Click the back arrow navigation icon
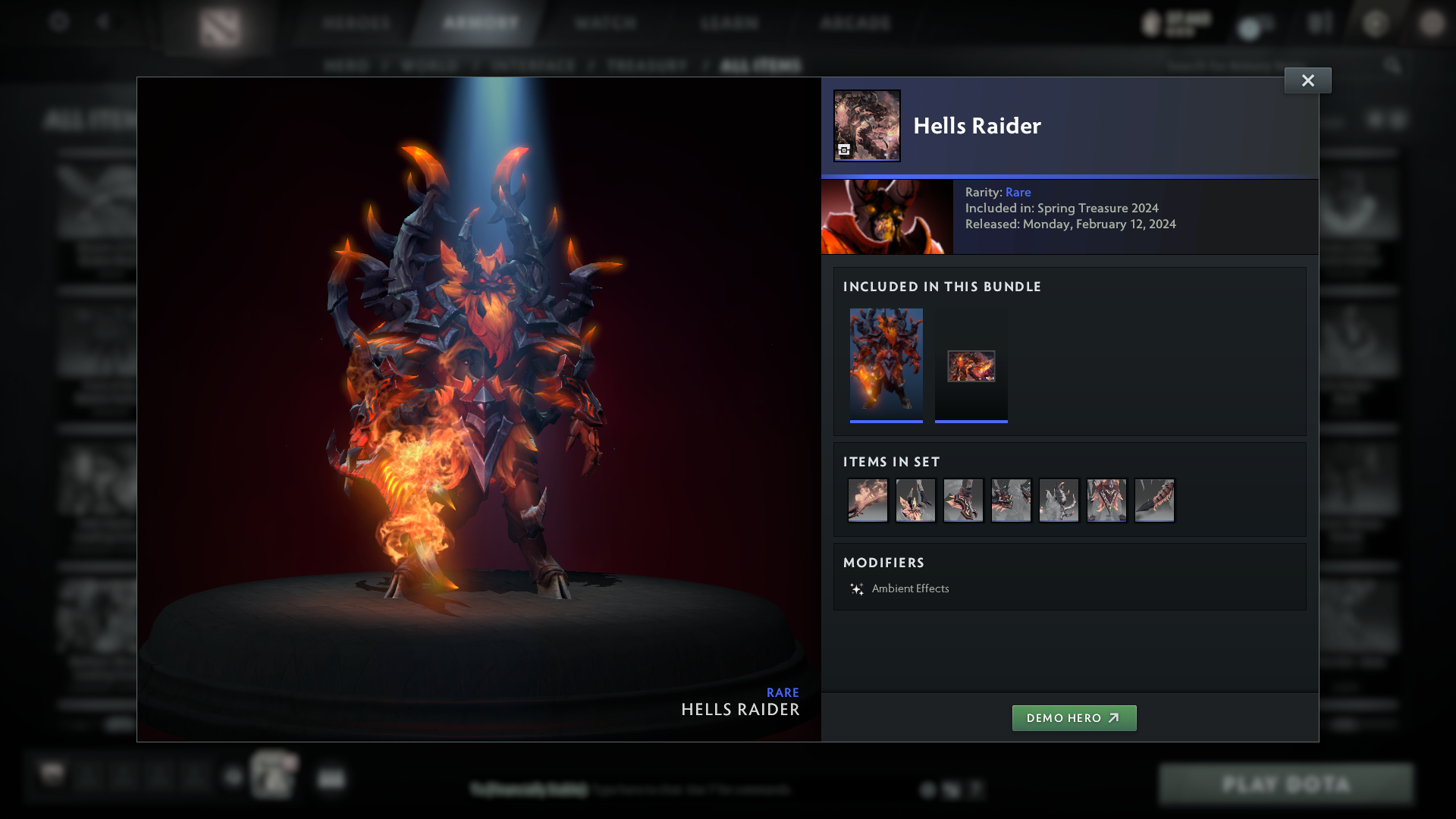The image size is (1456, 819). pyautogui.click(x=105, y=23)
